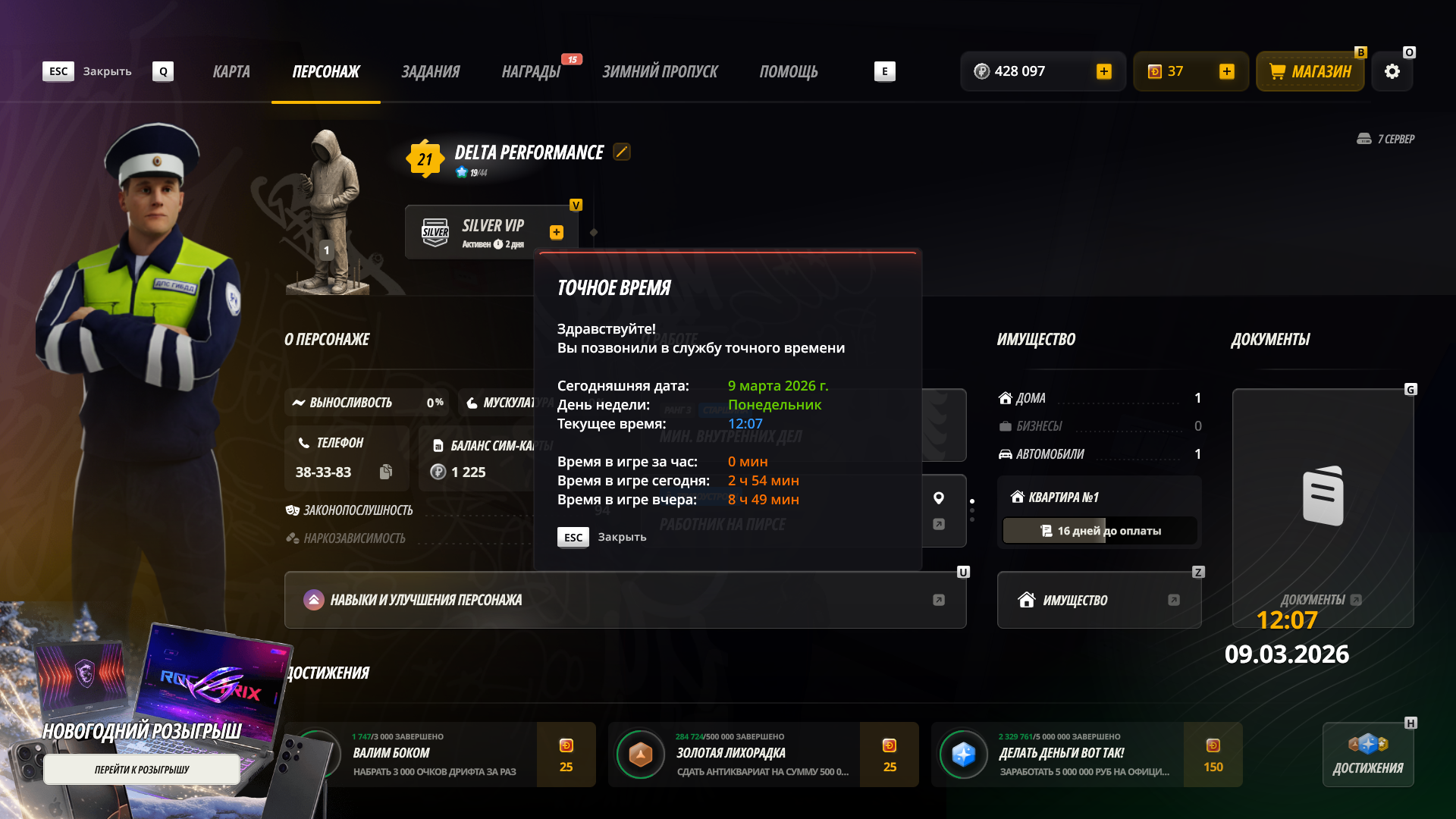Edit the Delta Performance nickname

pos(622,152)
